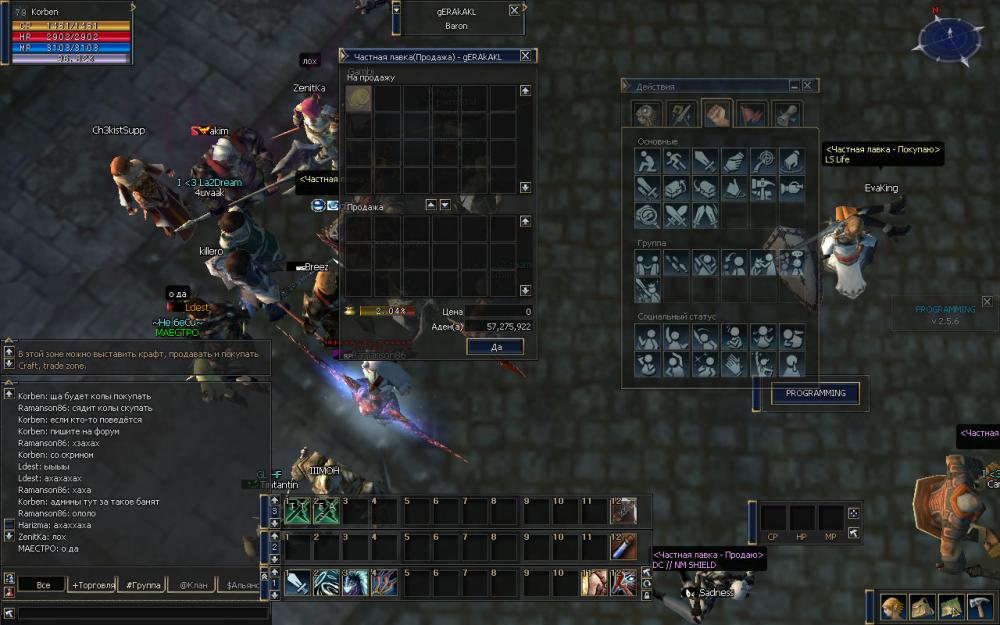Switch to the @Клан chat tab

[194, 584]
